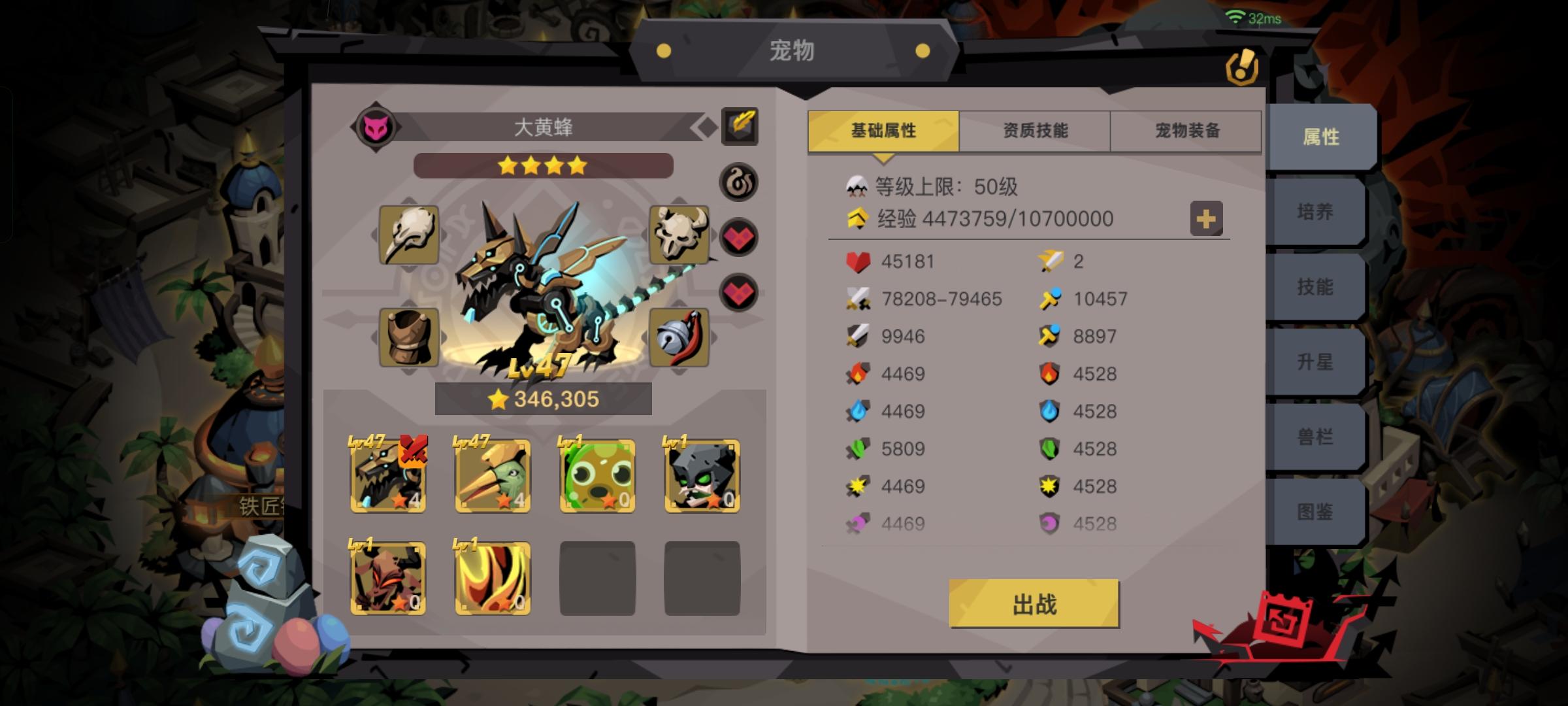
Task: Select the silver bell equipment slot
Action: [x=680, y=337]
